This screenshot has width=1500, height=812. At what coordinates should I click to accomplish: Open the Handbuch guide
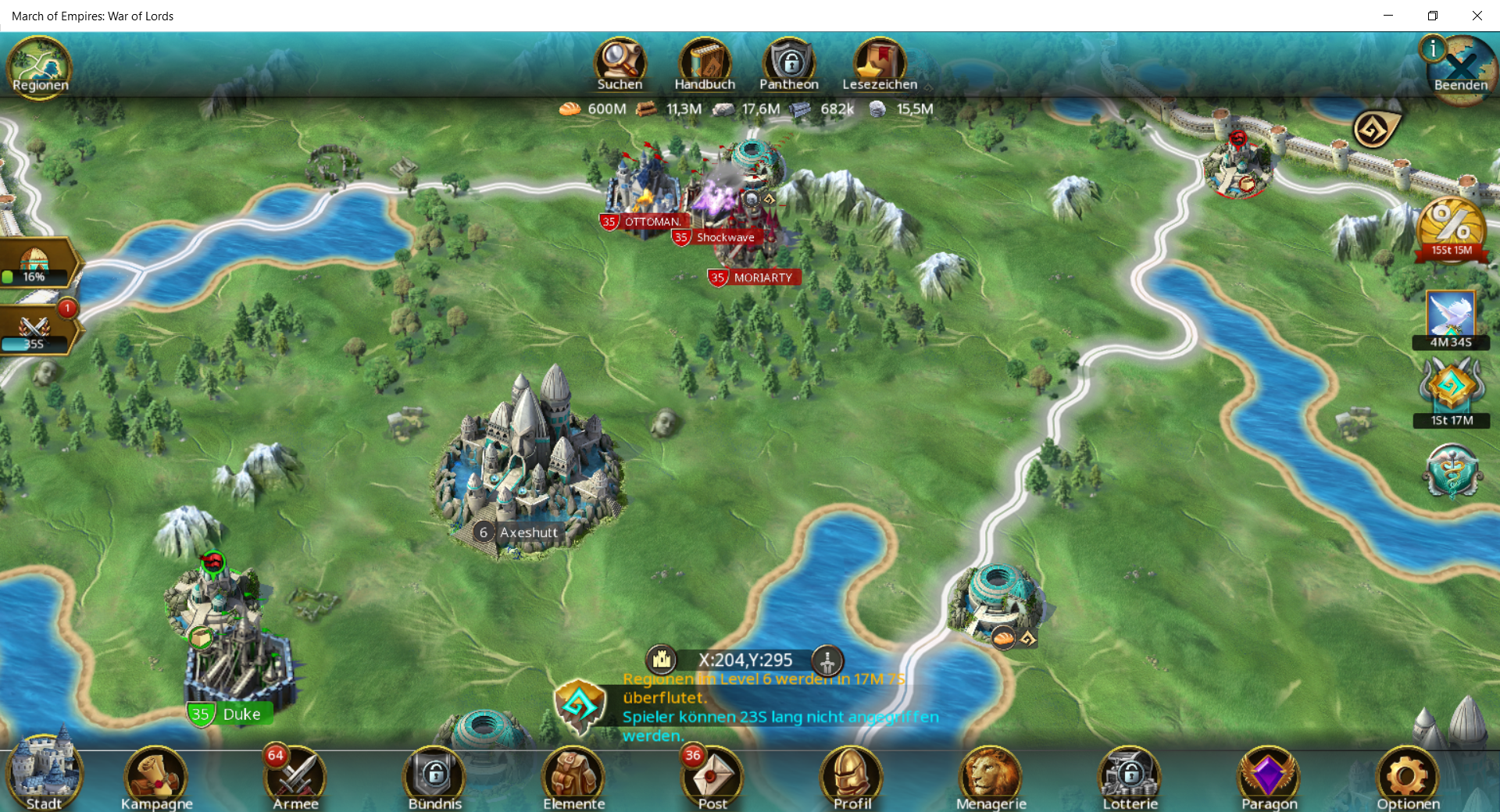click(705, 64)
